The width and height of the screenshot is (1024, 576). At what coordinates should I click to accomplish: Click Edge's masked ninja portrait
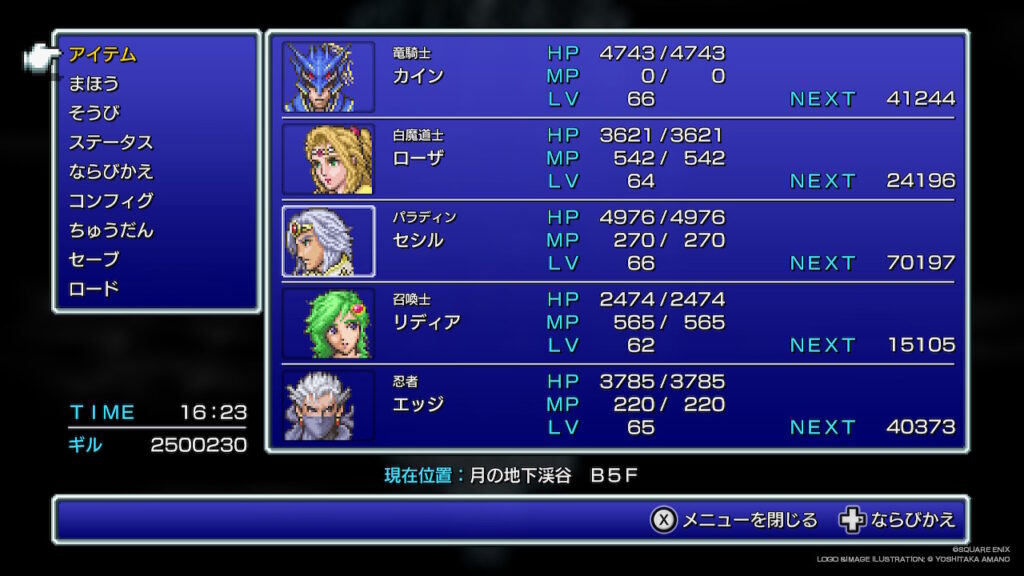tap(328, 405)
